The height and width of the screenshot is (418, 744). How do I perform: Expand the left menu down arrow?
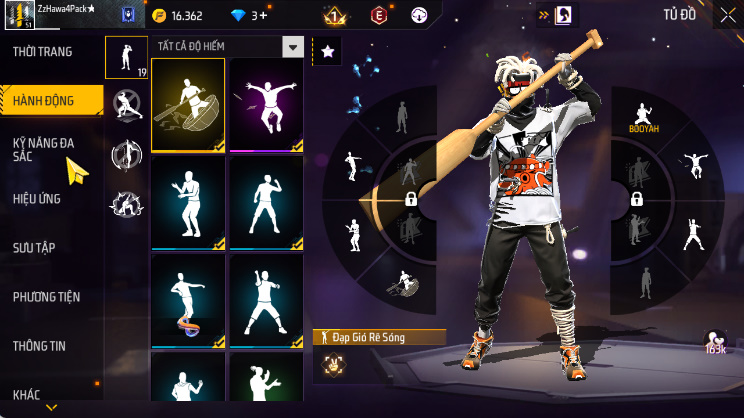click(52, 408)
